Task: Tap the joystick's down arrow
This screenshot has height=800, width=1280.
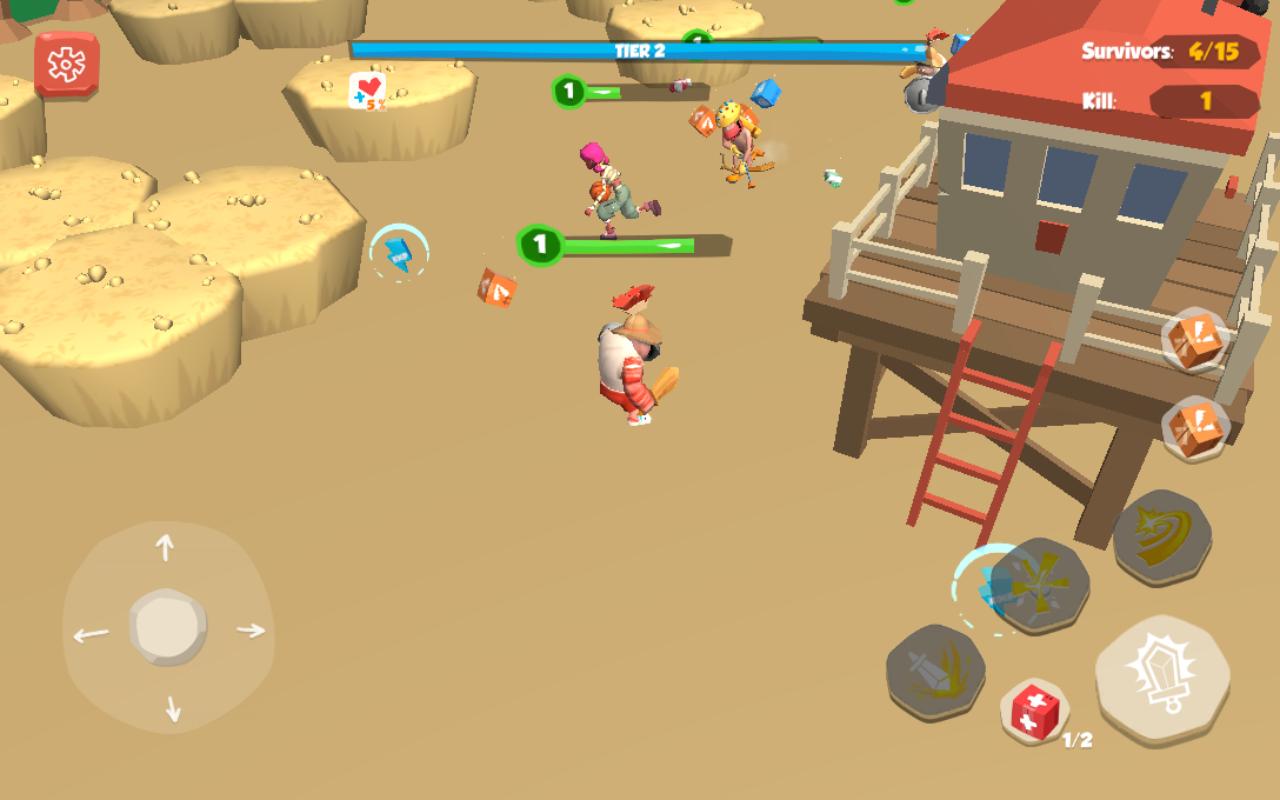Action: [x=172, y=708]
